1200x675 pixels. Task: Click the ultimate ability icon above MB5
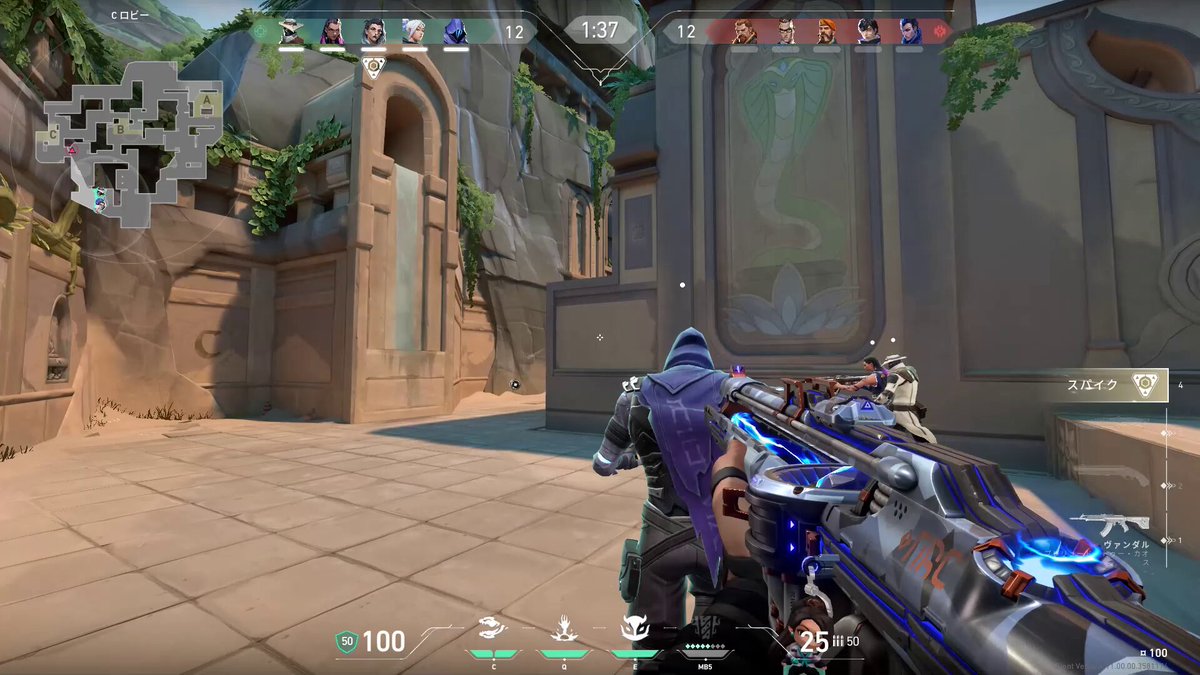[x=704, y=628]
